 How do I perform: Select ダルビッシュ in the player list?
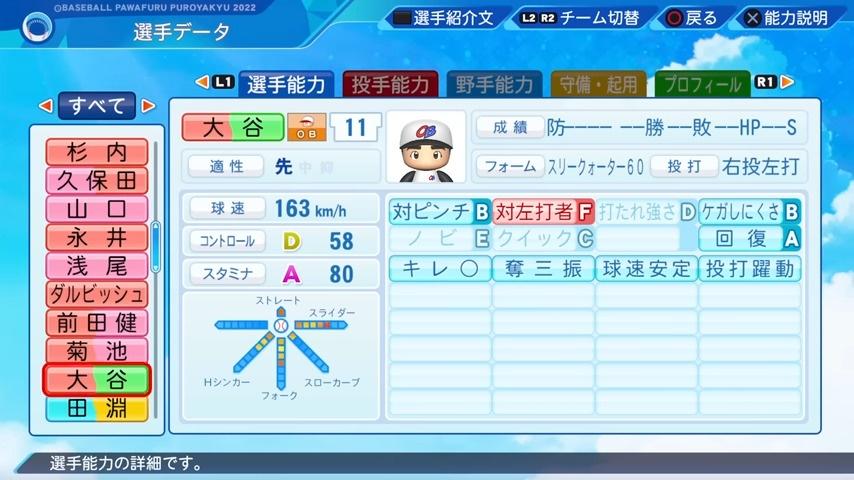point(97,295)
